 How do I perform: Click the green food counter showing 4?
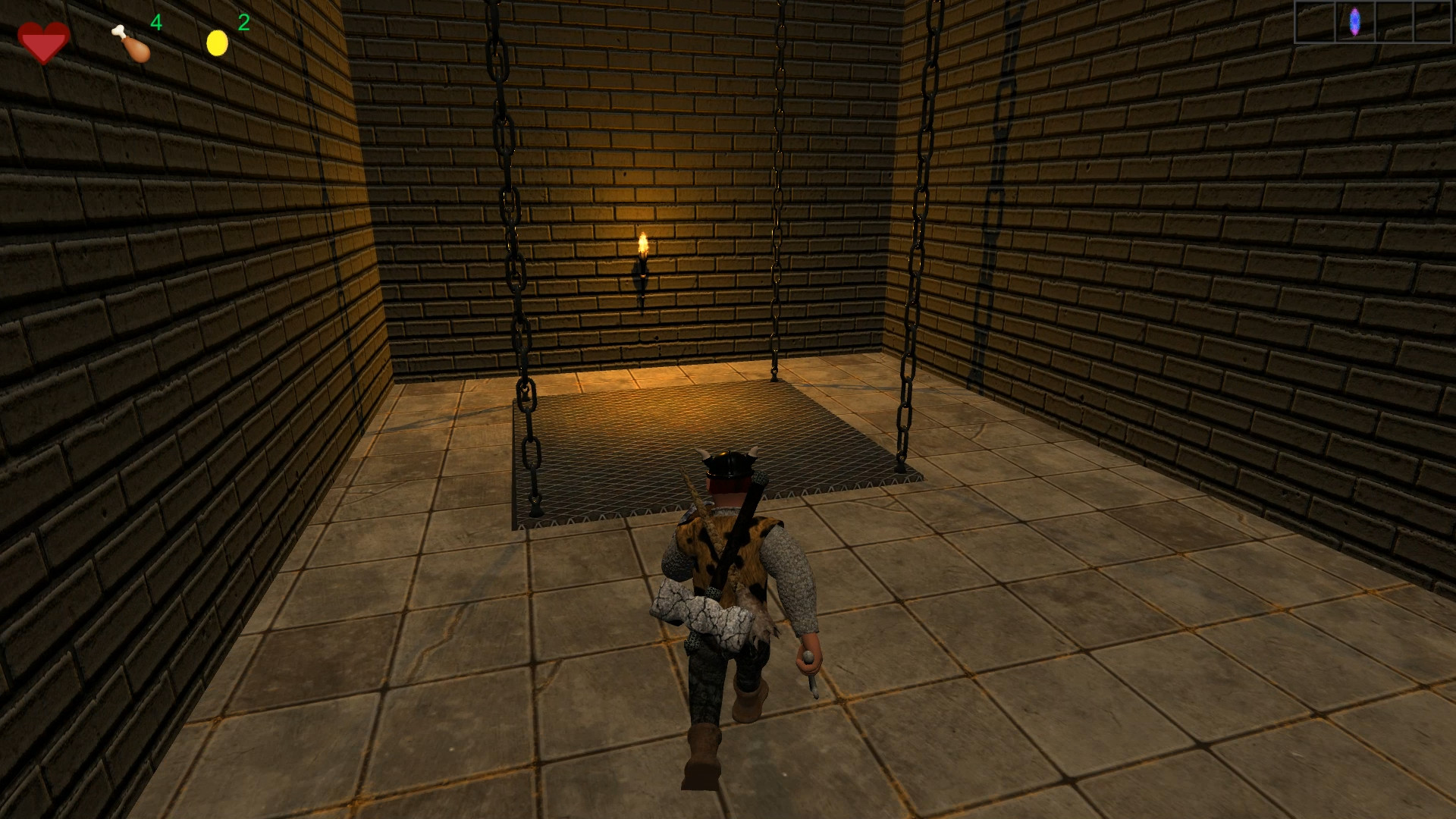(156, 24)
